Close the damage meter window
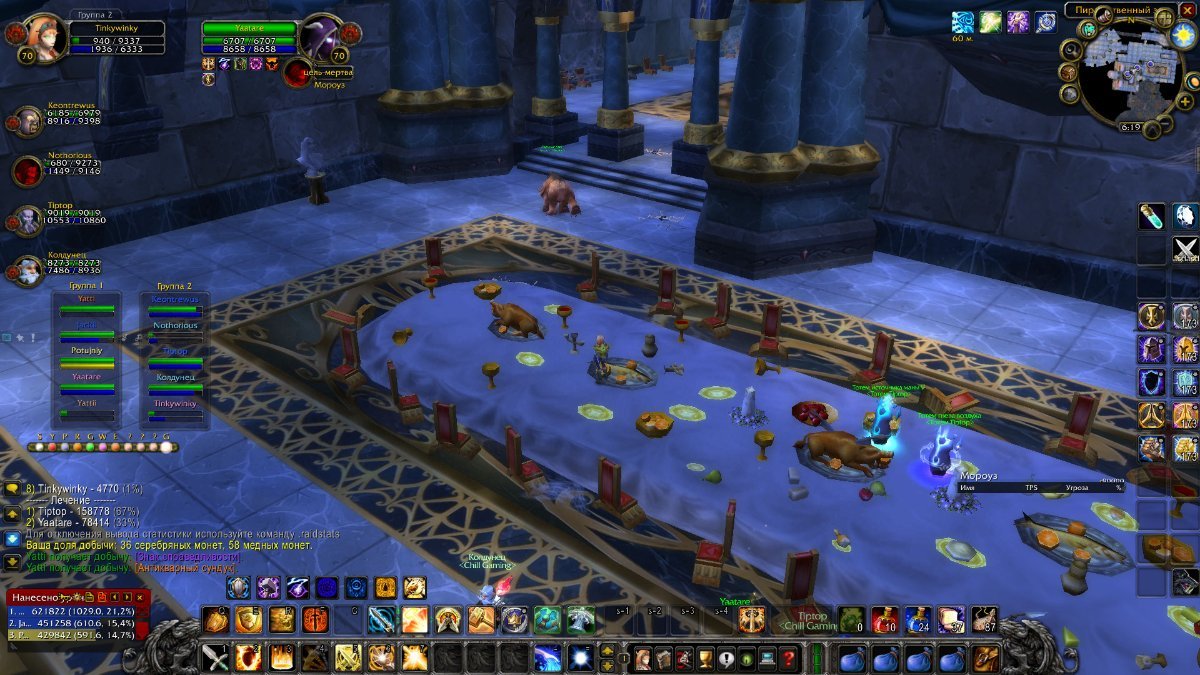Screen dimensions: 1200x675 pyautogui.click(x=140, y=597)
